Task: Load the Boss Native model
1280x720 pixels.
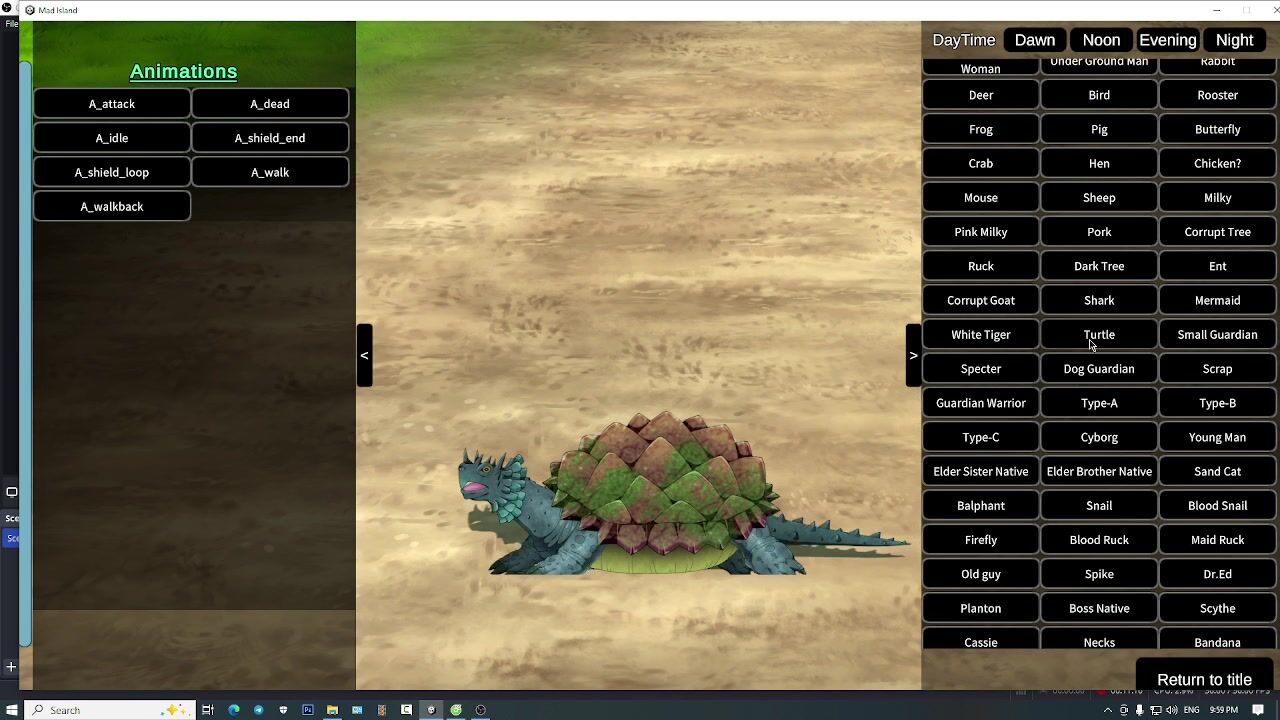Action: pyautogui.click(x=1099, y=608)
